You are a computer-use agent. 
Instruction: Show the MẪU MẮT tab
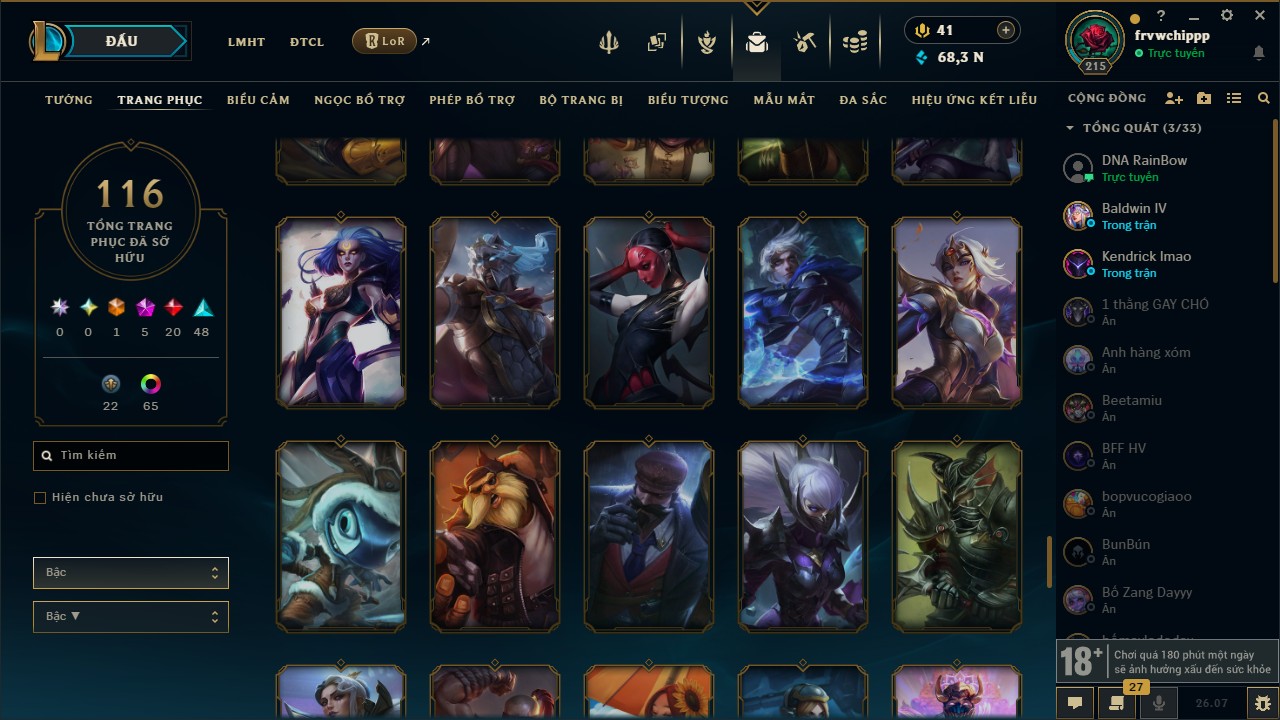(x=784, y=100)
